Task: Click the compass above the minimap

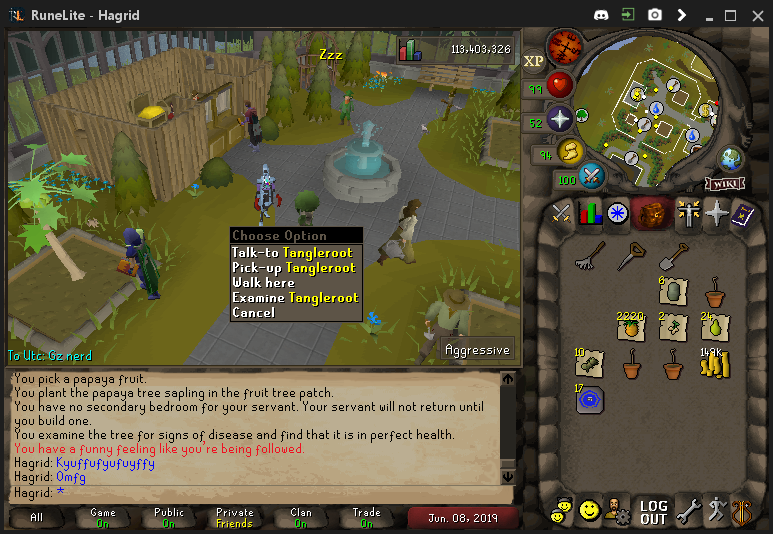Action: tap(565, 47)
